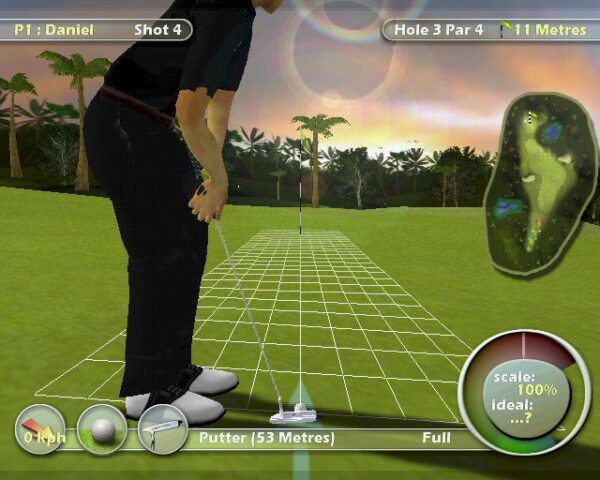This screenshot has width=600, height=480.
Task: Open the hole overview minimap
Action: [x=540, y=182]
